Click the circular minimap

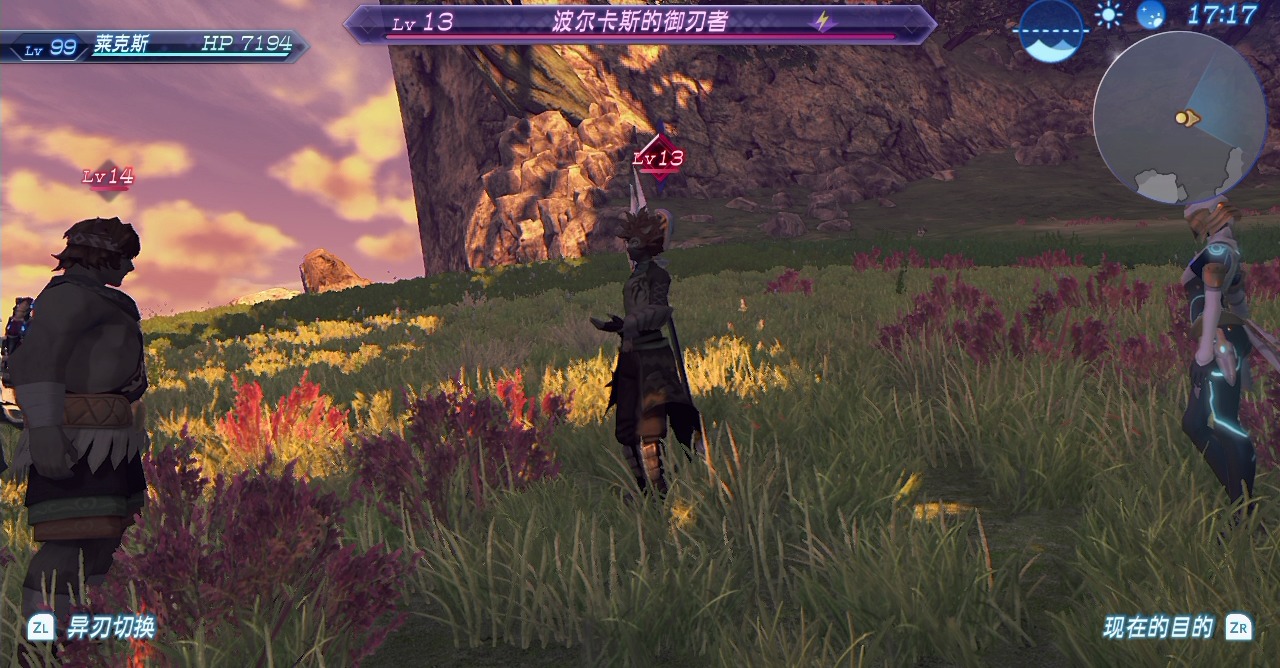pos(1179,118)
